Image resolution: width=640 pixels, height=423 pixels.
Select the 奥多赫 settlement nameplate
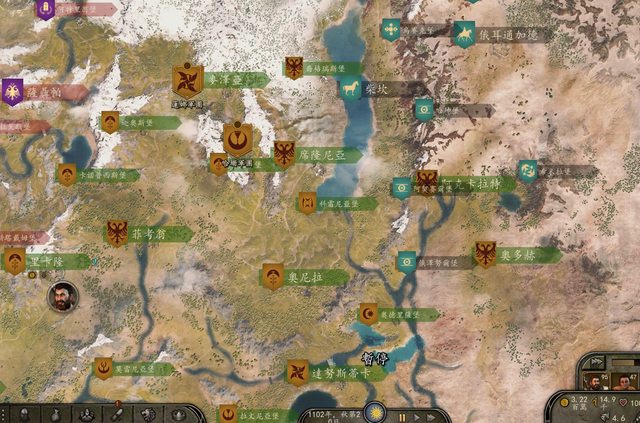point(519,255)
